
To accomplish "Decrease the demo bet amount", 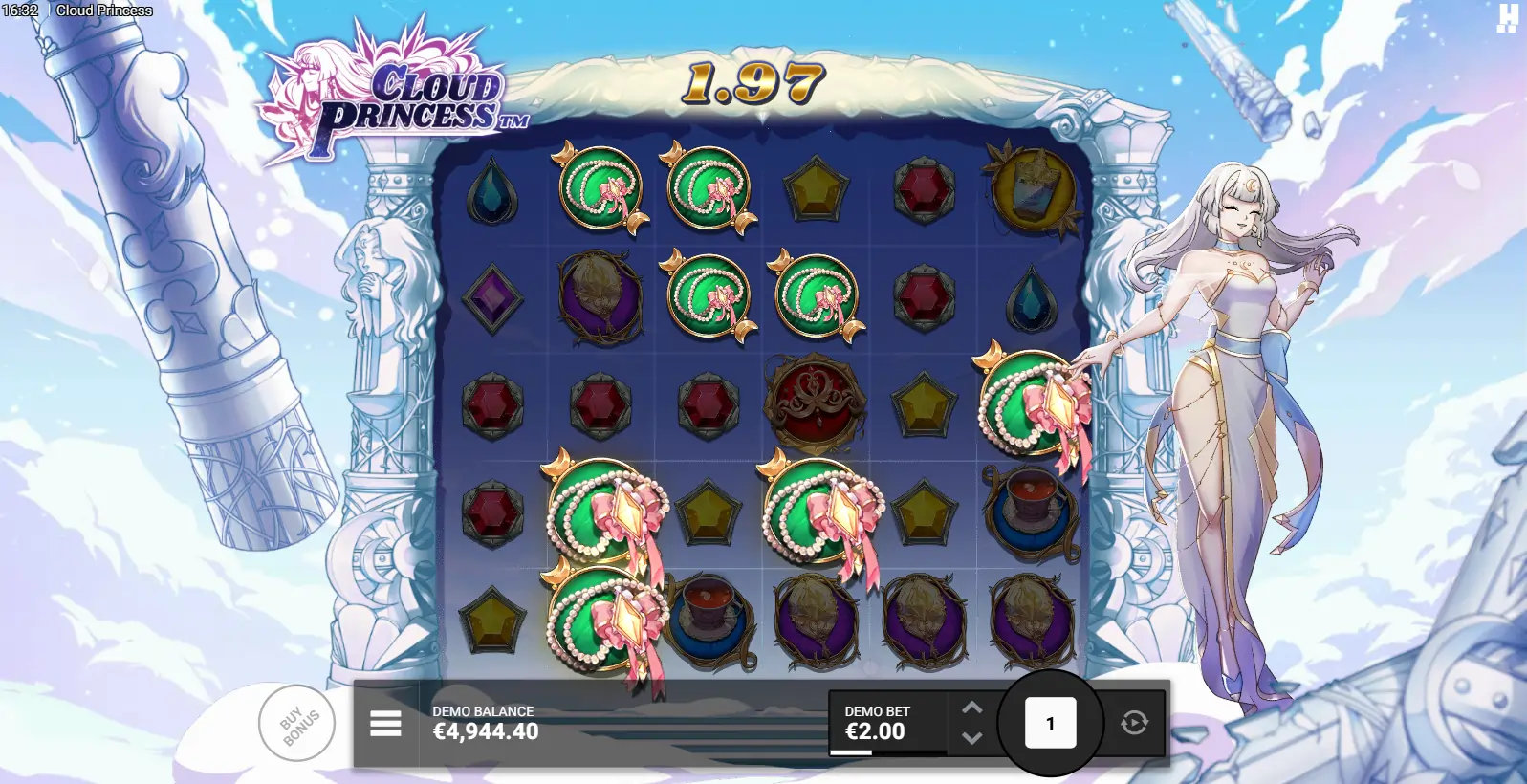I will (971, 738).
